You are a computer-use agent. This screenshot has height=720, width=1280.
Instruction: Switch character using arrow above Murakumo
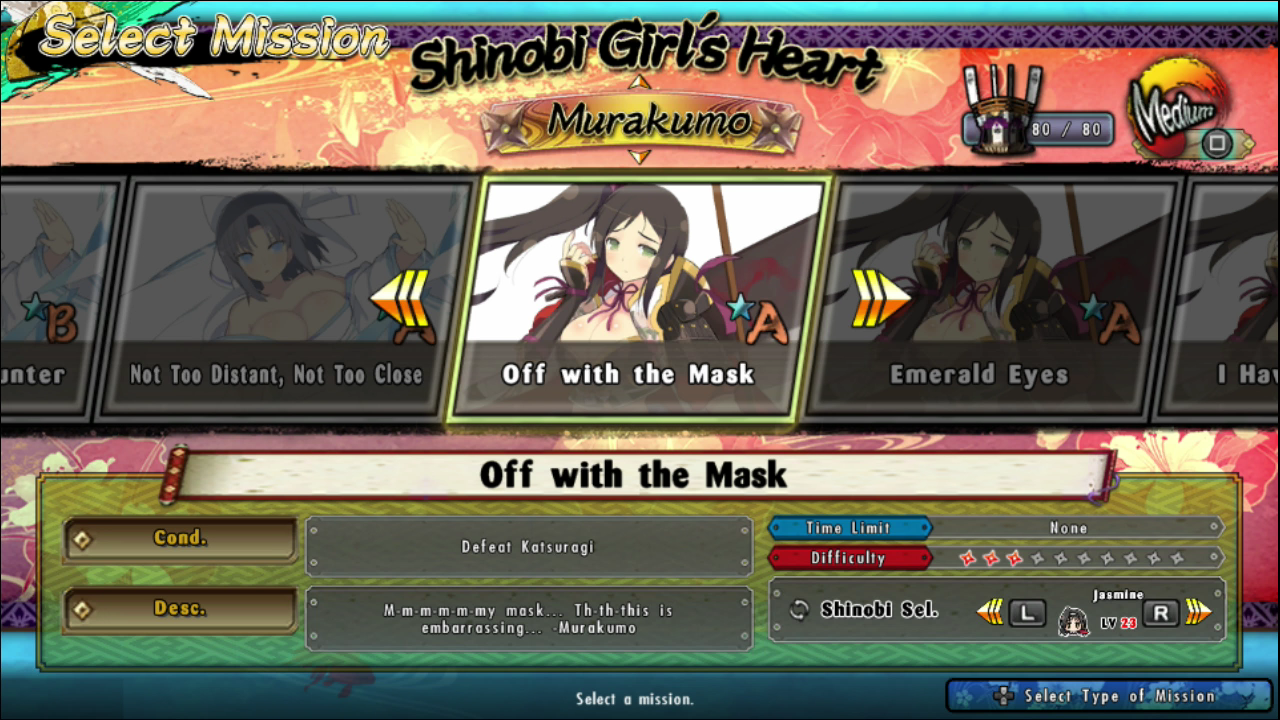[x=640, y=82]
